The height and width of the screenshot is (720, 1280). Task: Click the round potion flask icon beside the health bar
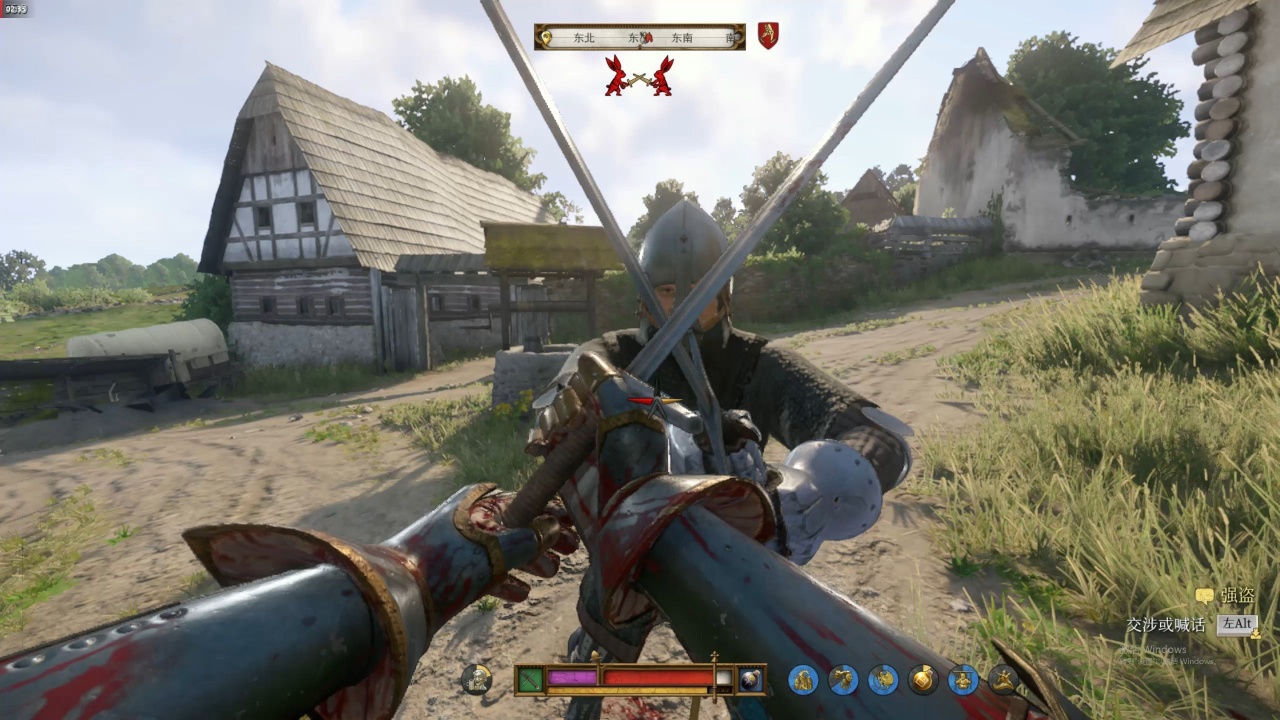(750, 680)
